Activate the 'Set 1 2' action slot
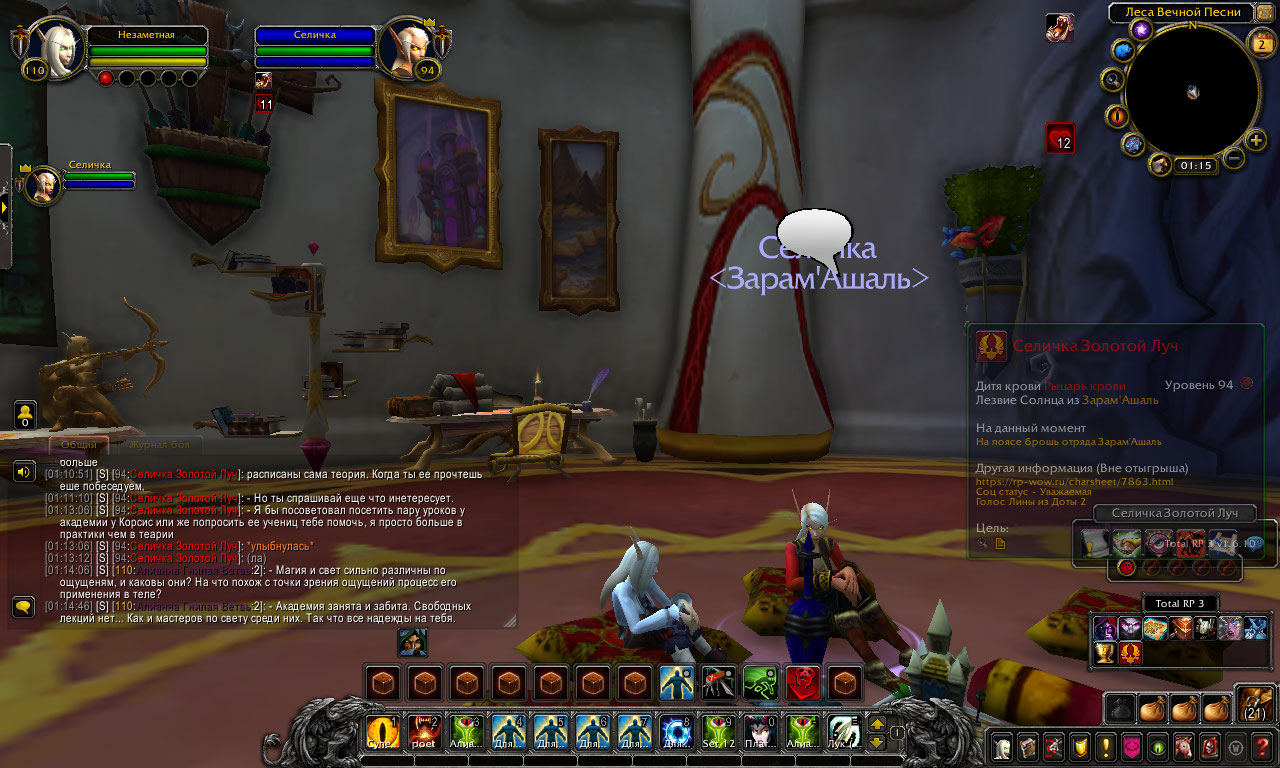Screen dimensions: 1280x768 point(719,733)
